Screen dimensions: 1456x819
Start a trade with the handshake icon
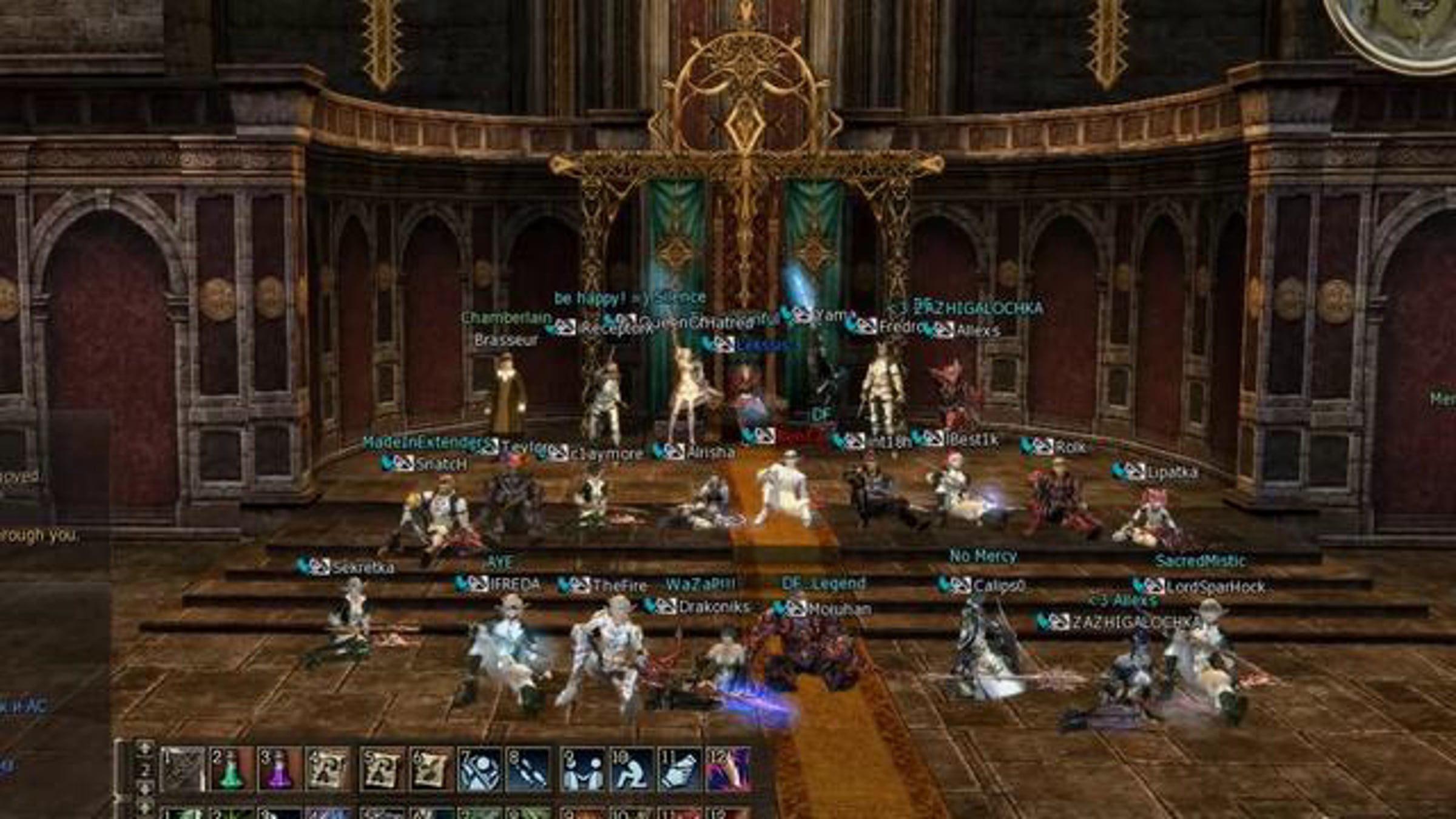[582, 769]
